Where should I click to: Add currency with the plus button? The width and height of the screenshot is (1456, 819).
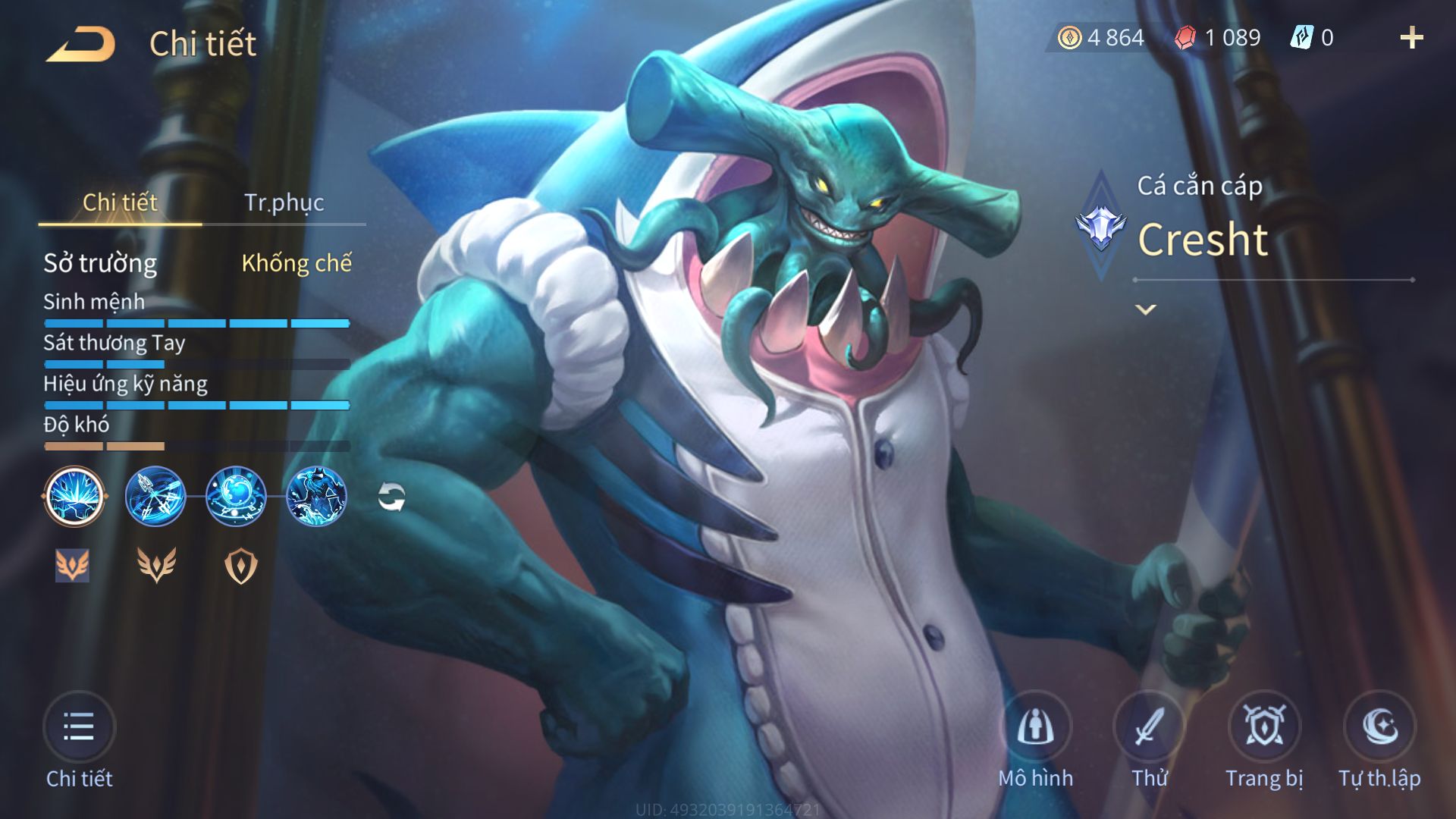tap(1411, 38)
